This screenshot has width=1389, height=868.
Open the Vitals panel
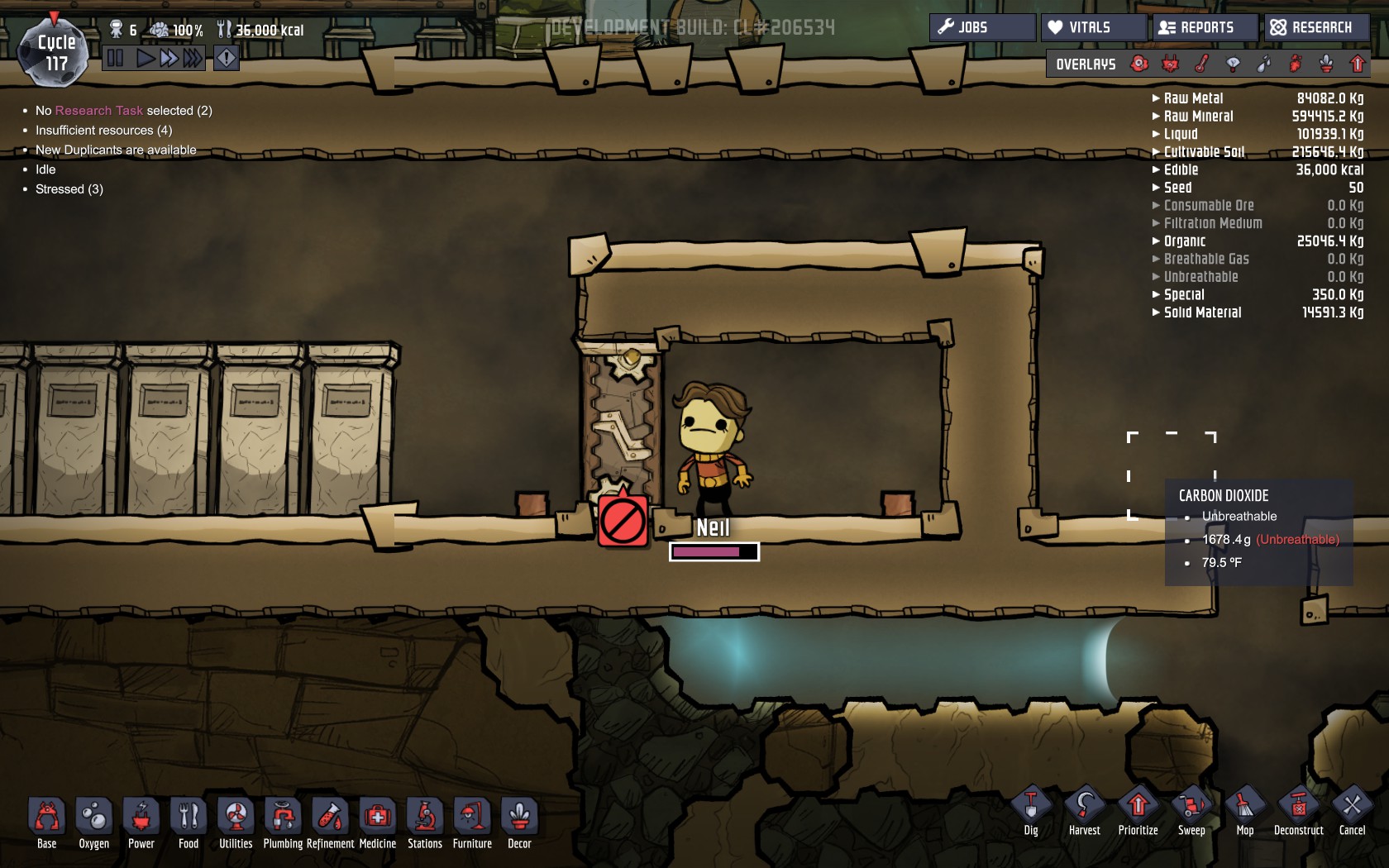coord(1092,27)
